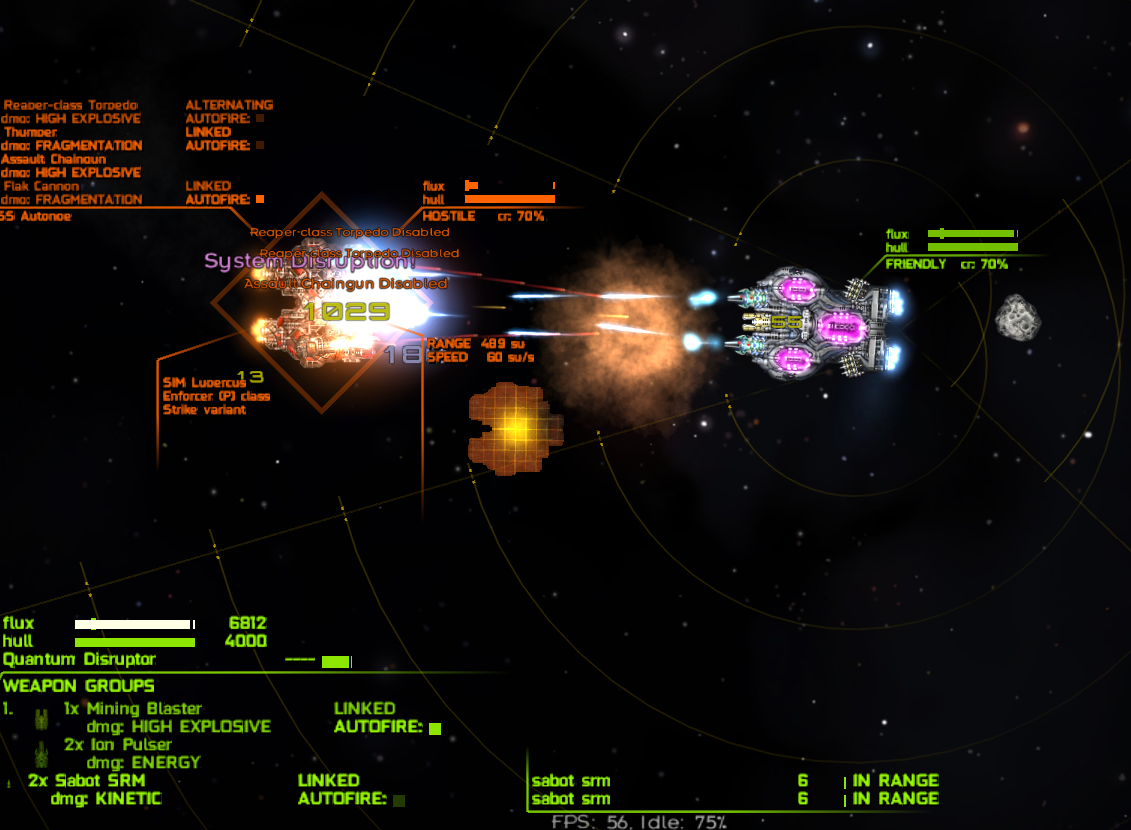Choose the Ion Pulser weapon entry
This screenshot has width=1131, height=830.
point(118,745)
